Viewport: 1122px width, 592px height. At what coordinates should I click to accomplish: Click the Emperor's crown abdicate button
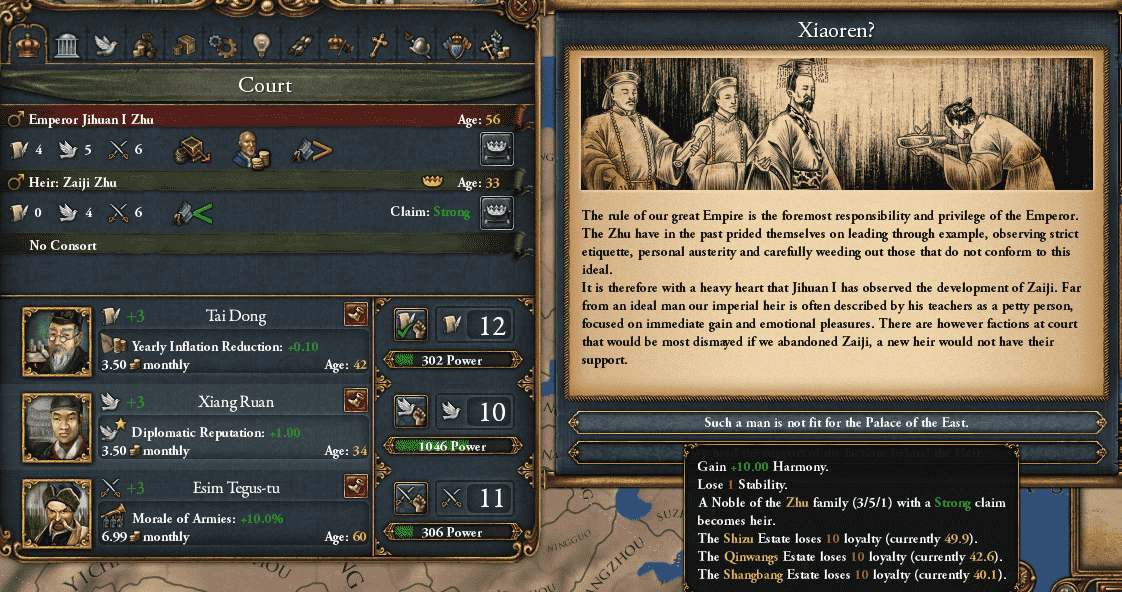[497, 149]
